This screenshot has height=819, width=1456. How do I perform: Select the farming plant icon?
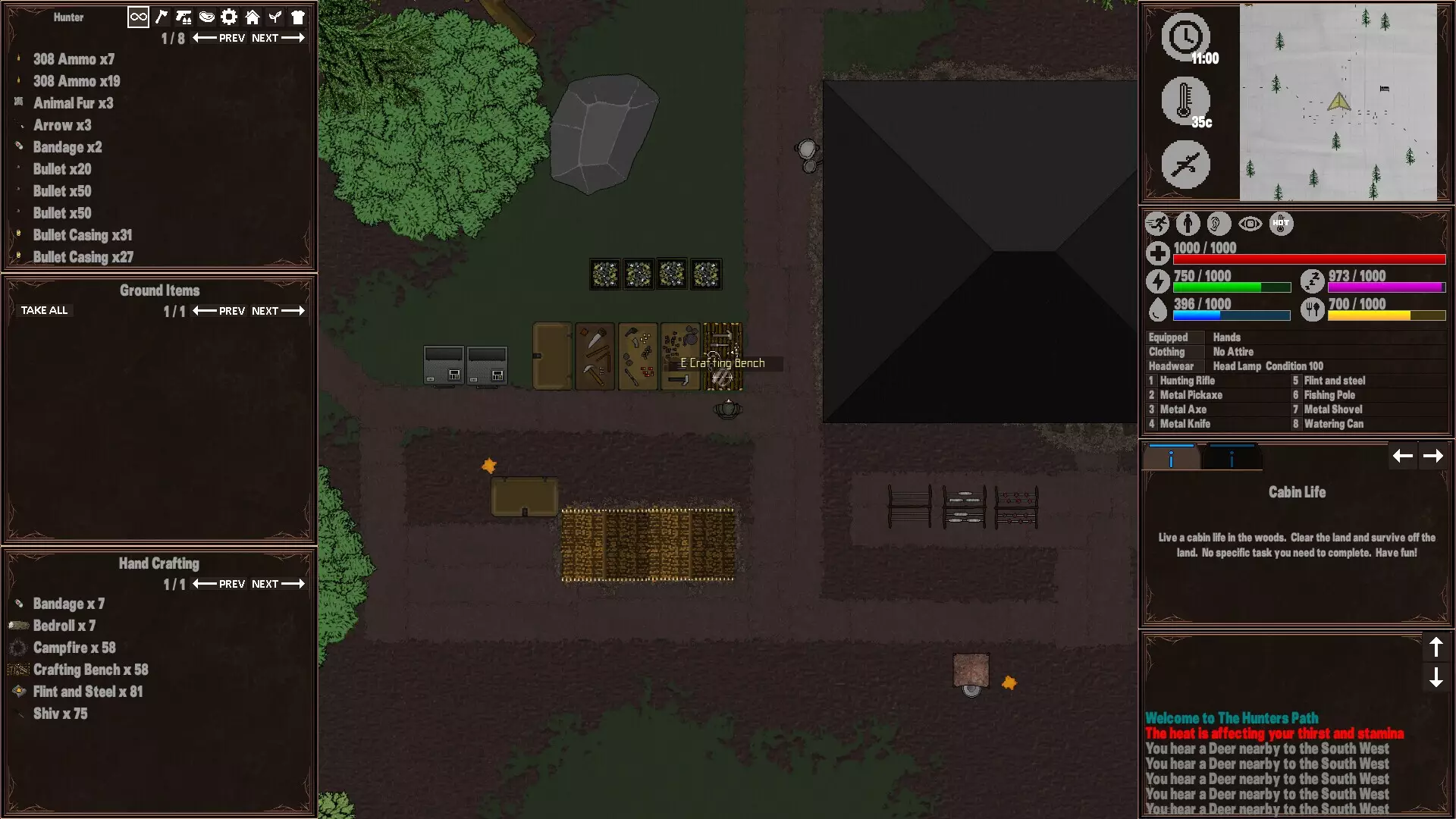275,17
